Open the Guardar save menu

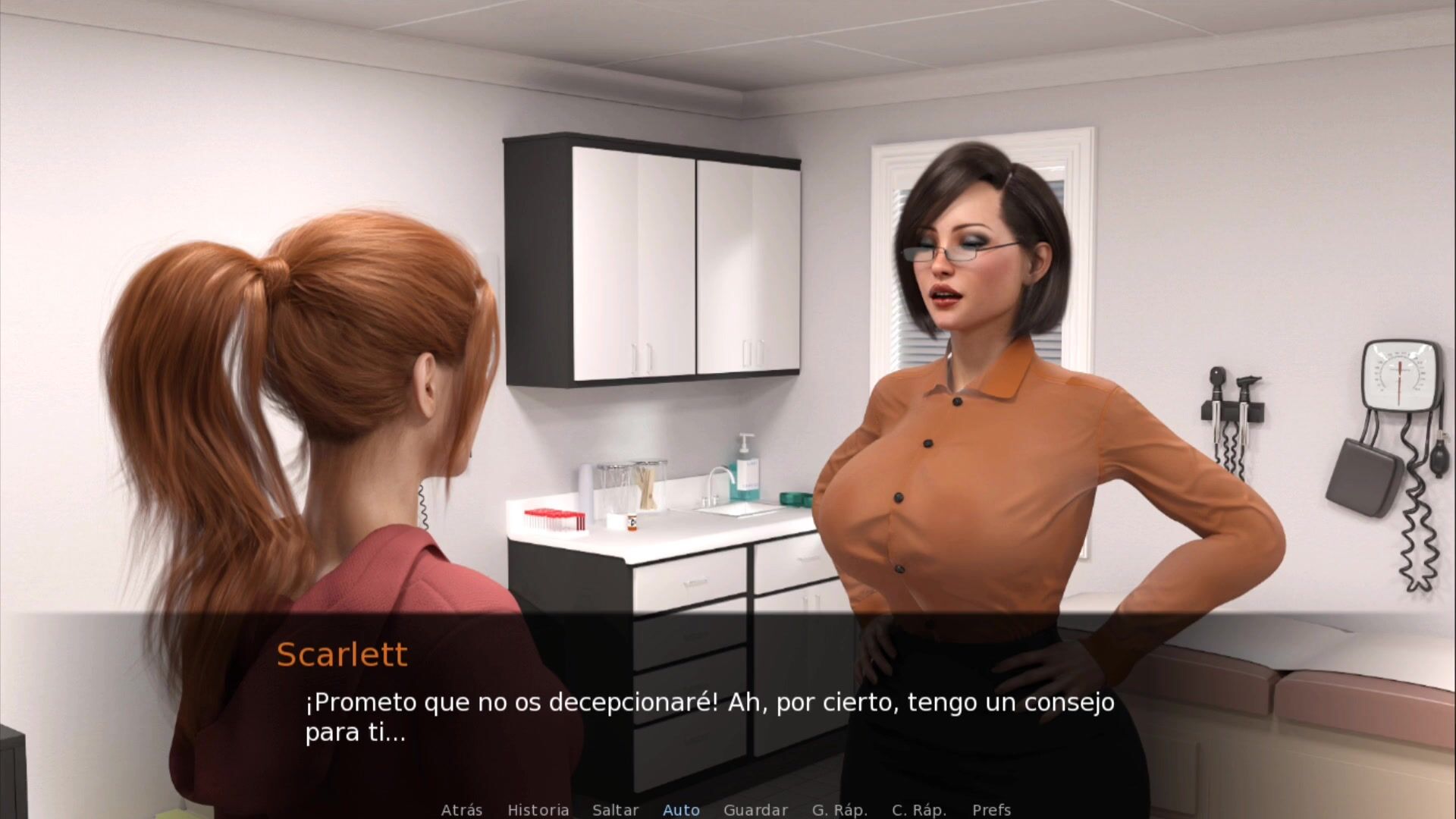coord(755,810)
